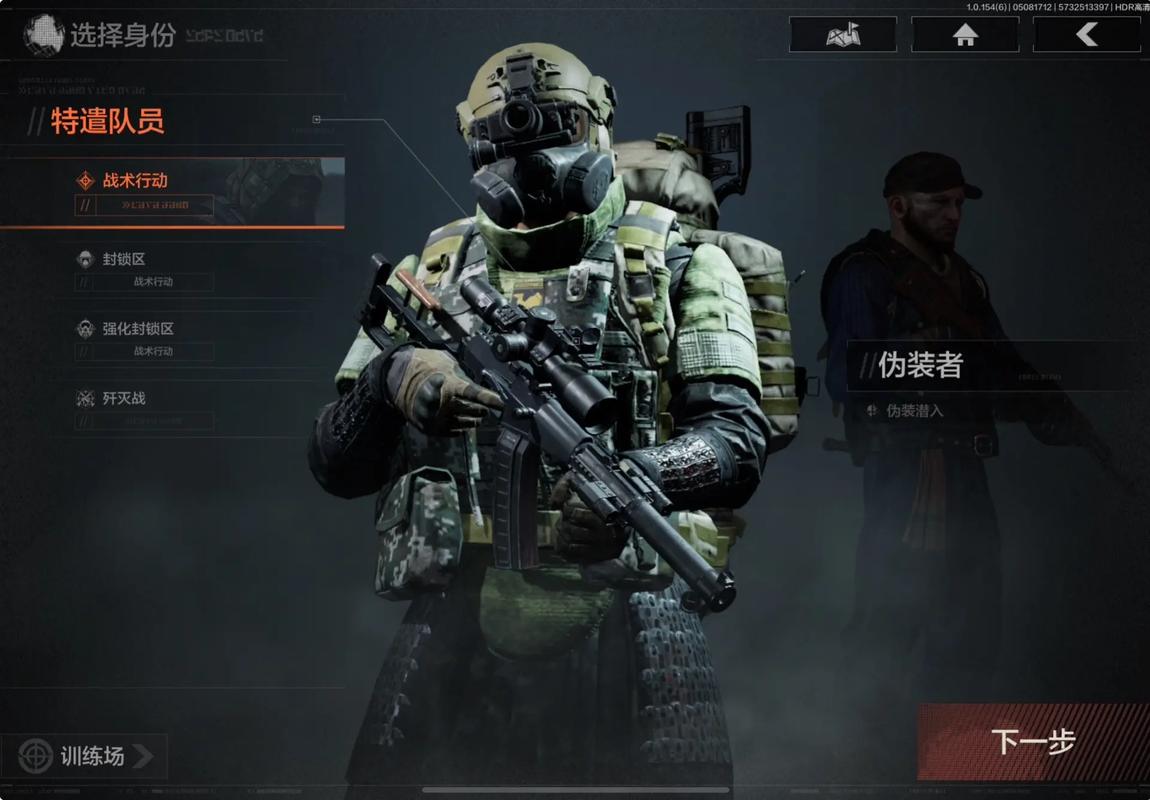
Task: Switch to the 伪装者 identity
Action: click(920, 366)
